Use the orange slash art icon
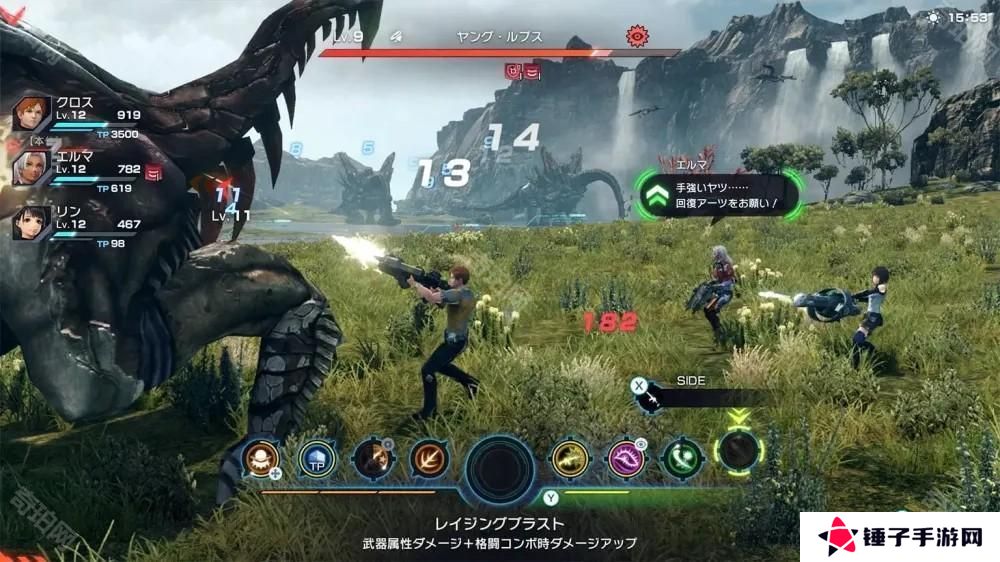 pos(371,458)
